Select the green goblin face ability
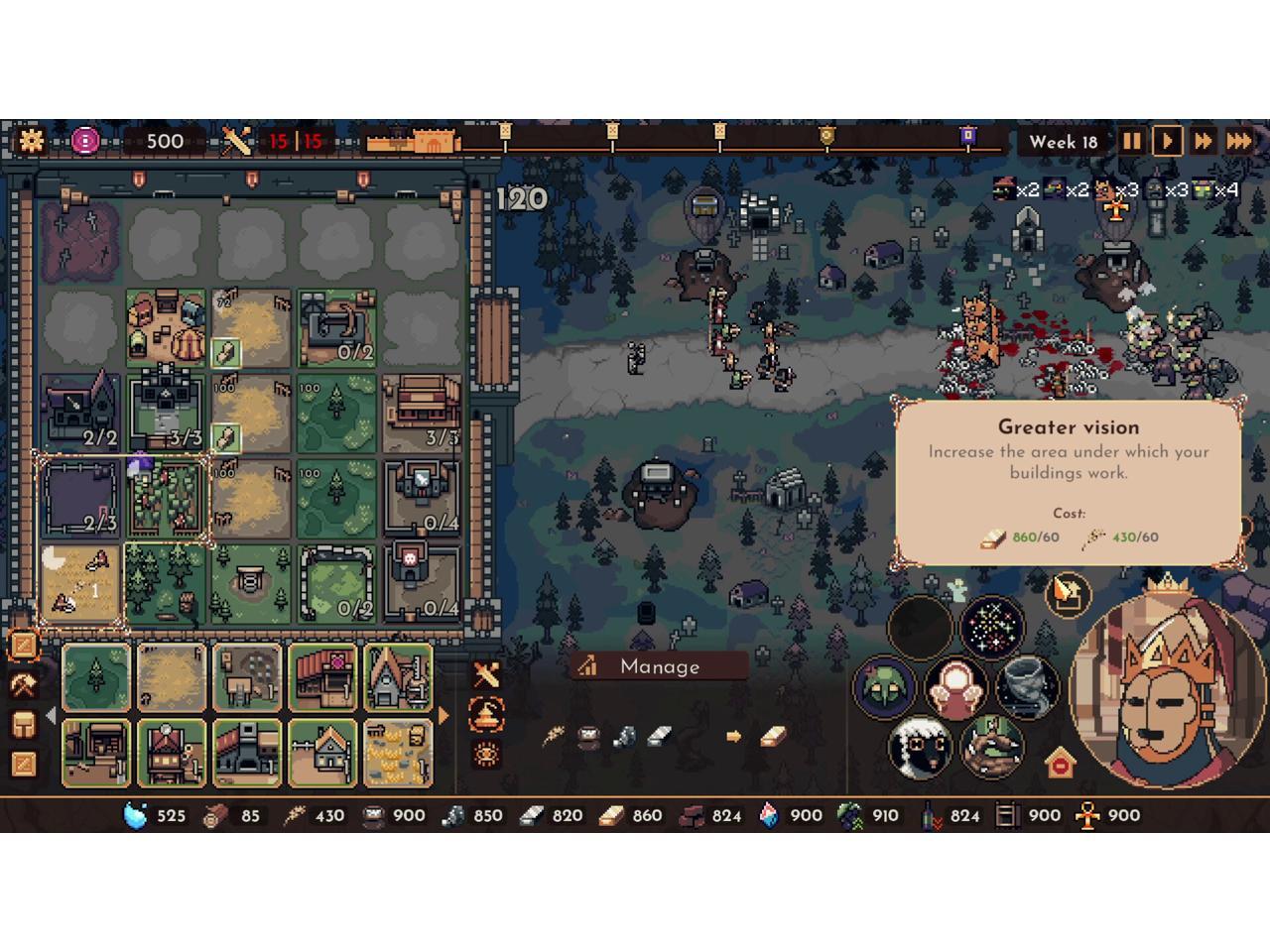The height and width of the screenshot is (952, 1270). (x=884, y=686)
